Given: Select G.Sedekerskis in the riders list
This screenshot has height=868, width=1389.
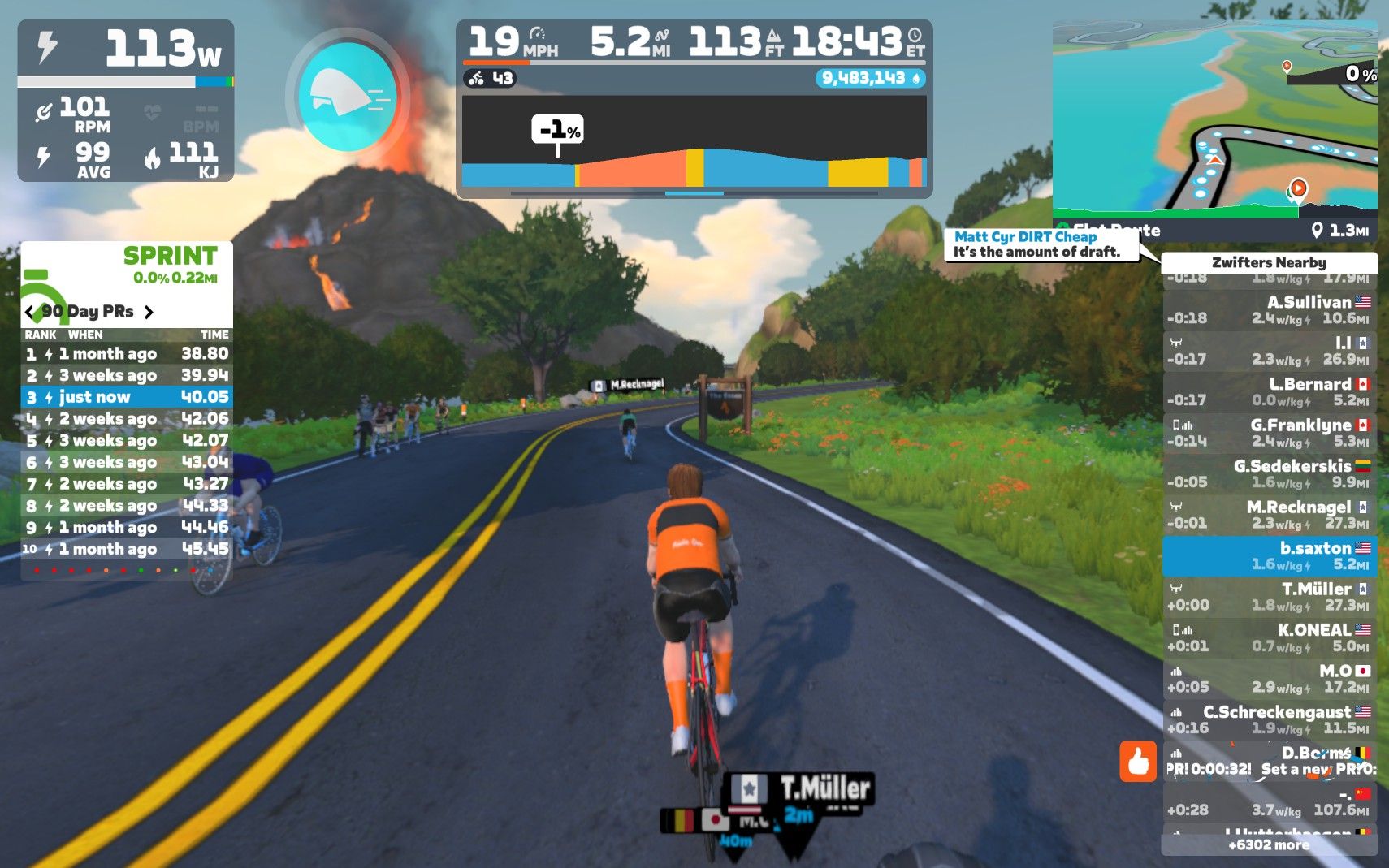Looking at the screenshot, I should click(x=1269, y=474).
